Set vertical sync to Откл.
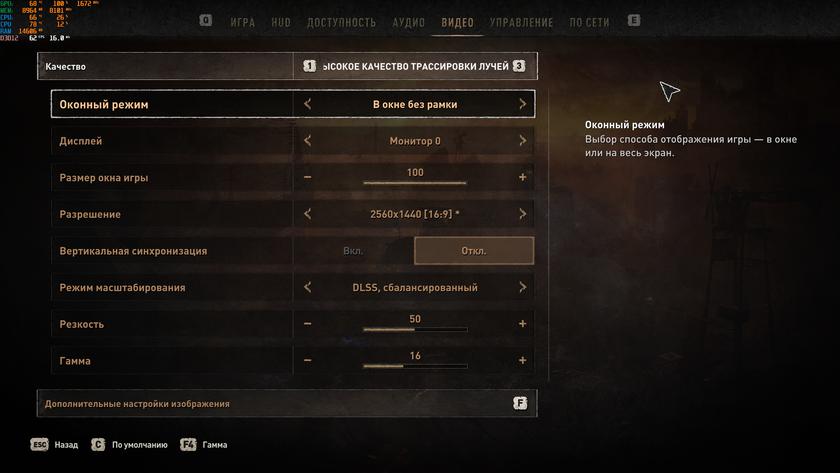Viewport: 840px width, 473px height. point(474,251)
